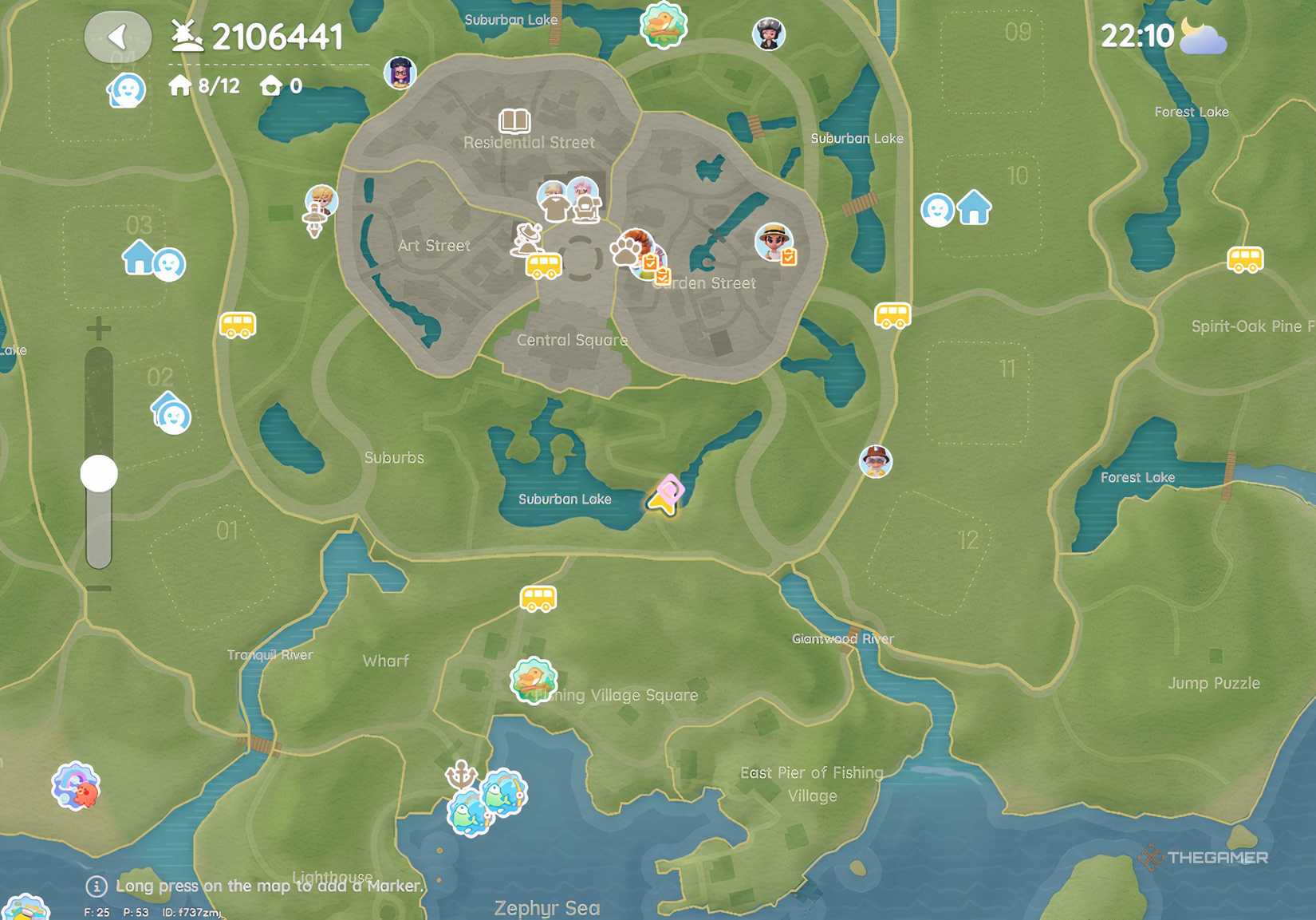Screen dimensions: 1316x920
Task: Click the duck icon at Farming Village Square
Action: coord(533,681)
